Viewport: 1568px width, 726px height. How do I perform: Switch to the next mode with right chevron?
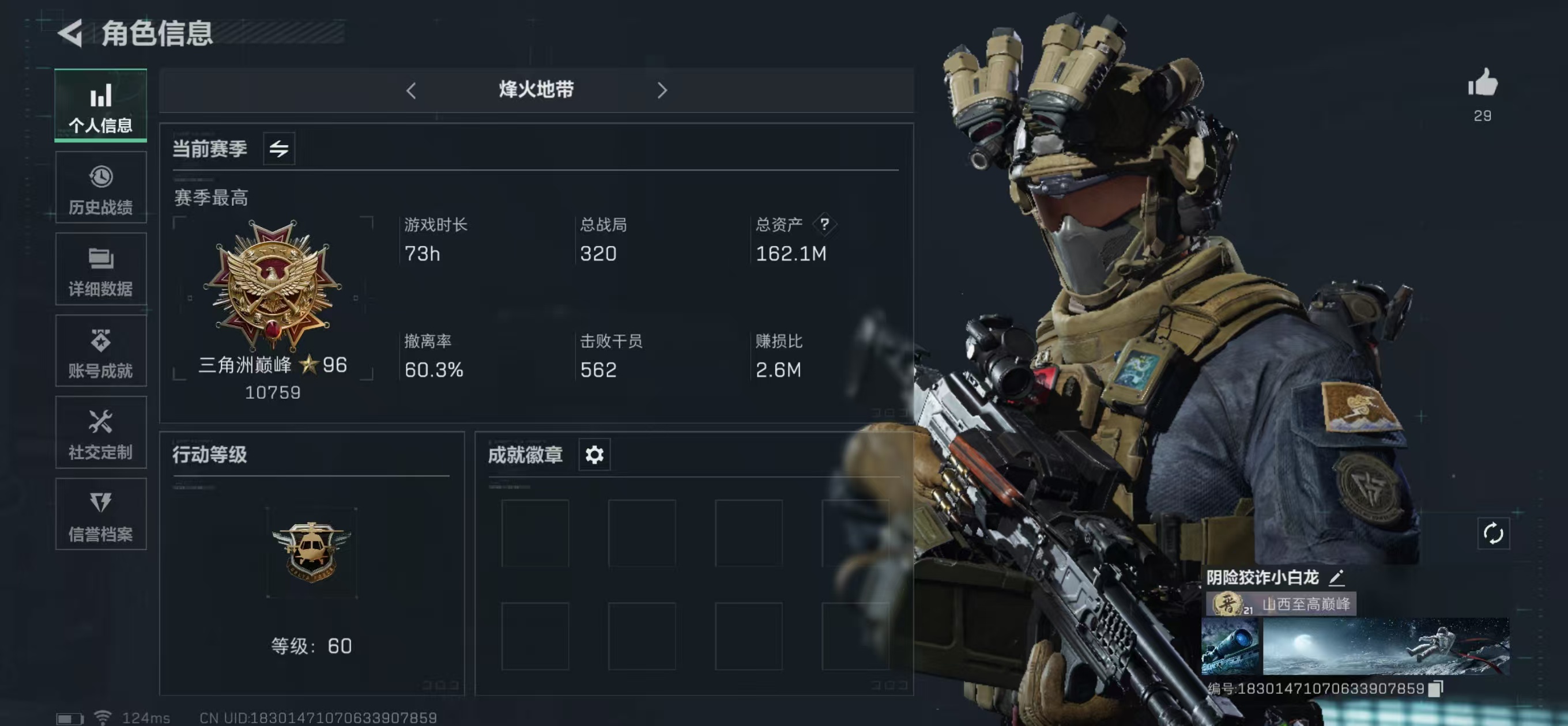click(x=663, y=90)
